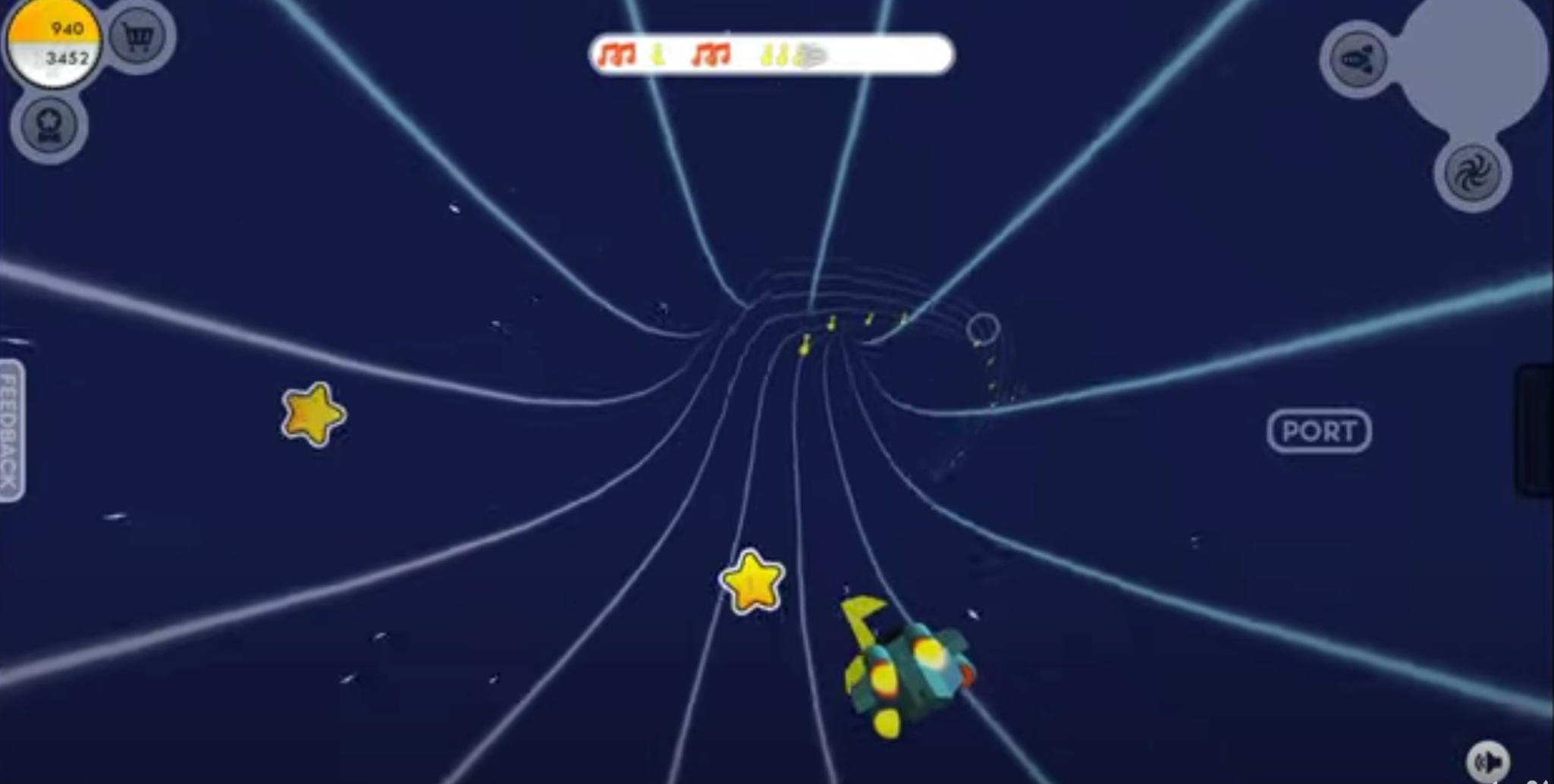Select the rocket ship icon

pyautogui.click(x=1358, y=62)
